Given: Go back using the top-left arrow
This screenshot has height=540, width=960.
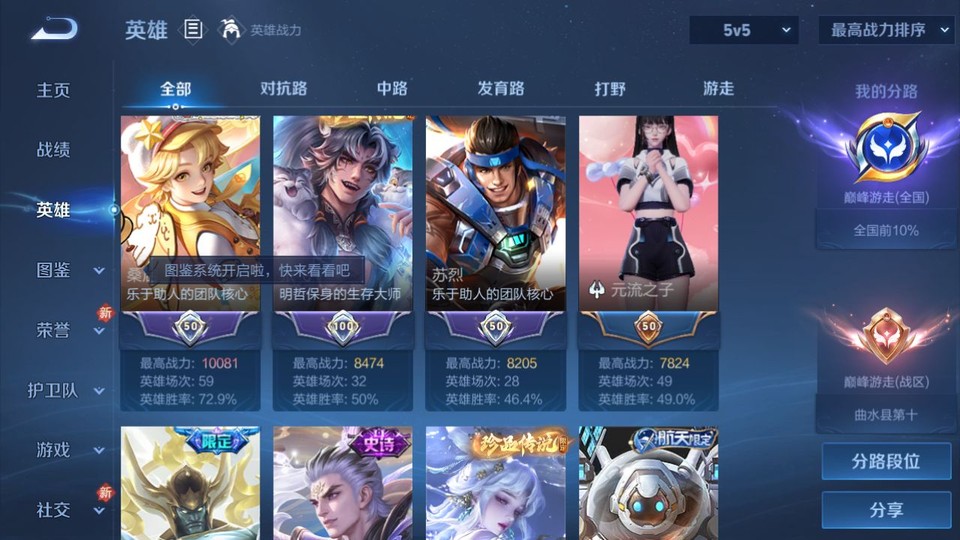Looking at the screenshot, I should (x=53, y=30).
